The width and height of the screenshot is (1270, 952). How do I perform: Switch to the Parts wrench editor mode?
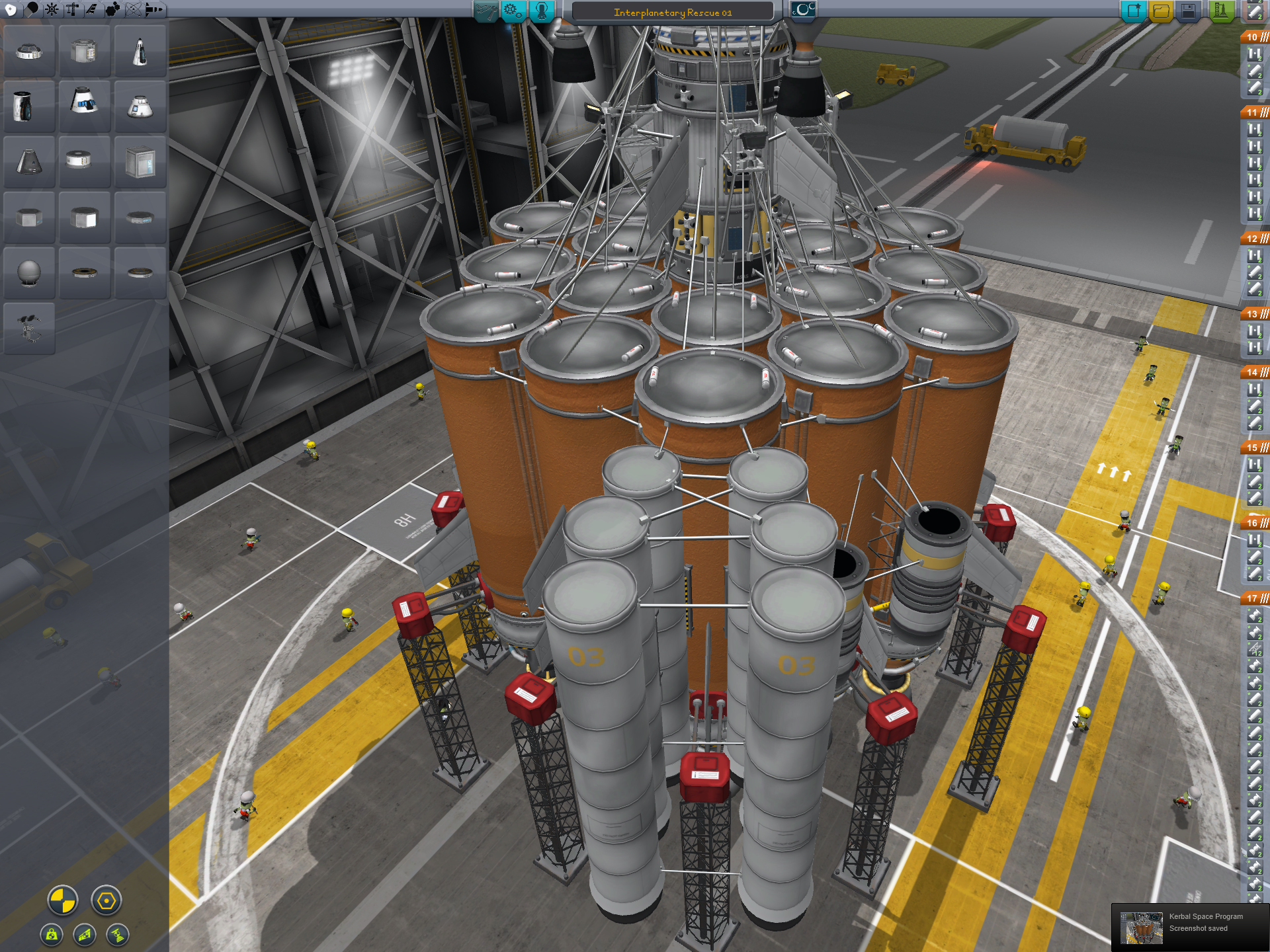pyautogui.click(x=485, y=11)
